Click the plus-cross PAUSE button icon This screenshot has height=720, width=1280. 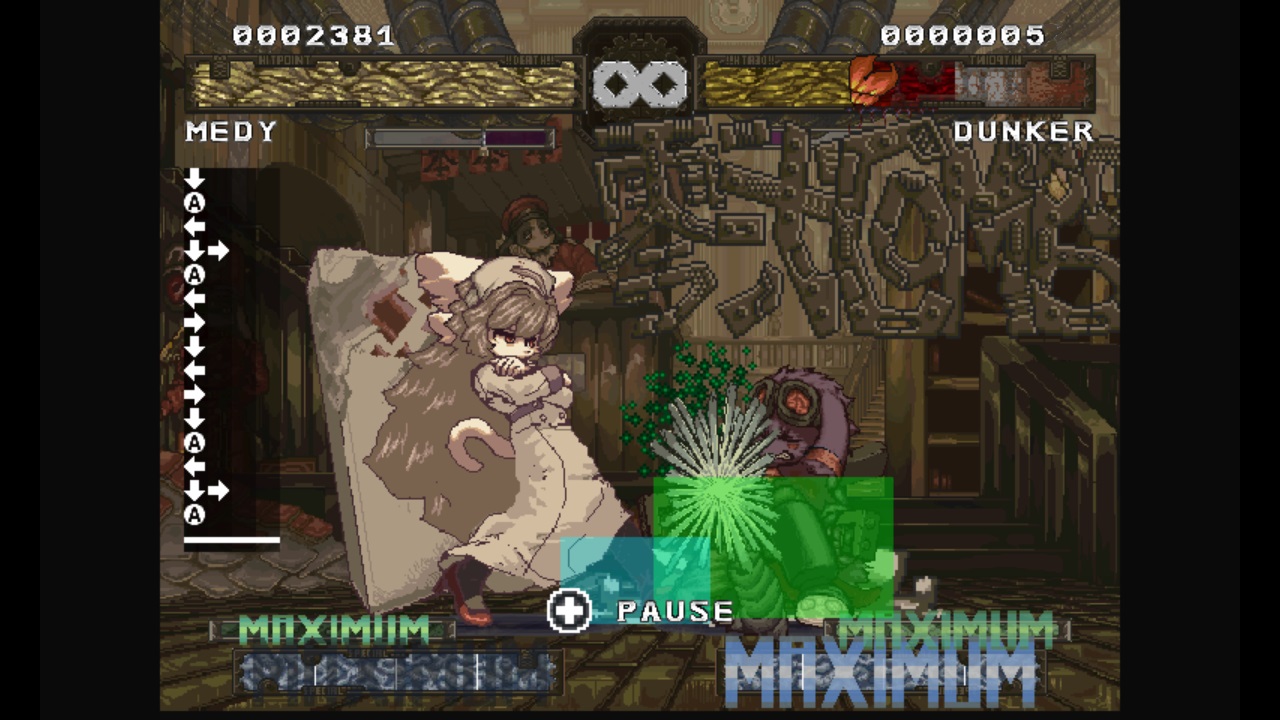pos(570,611)
